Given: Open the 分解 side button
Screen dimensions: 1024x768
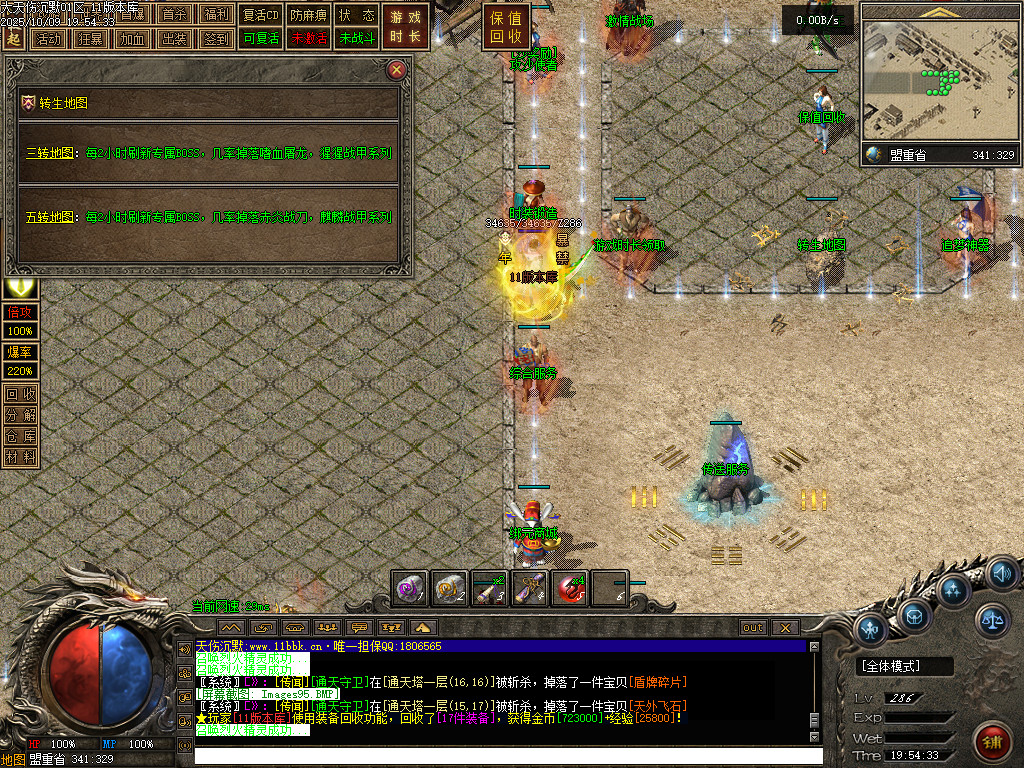Looking at the screenshot, I should [20, 415].
